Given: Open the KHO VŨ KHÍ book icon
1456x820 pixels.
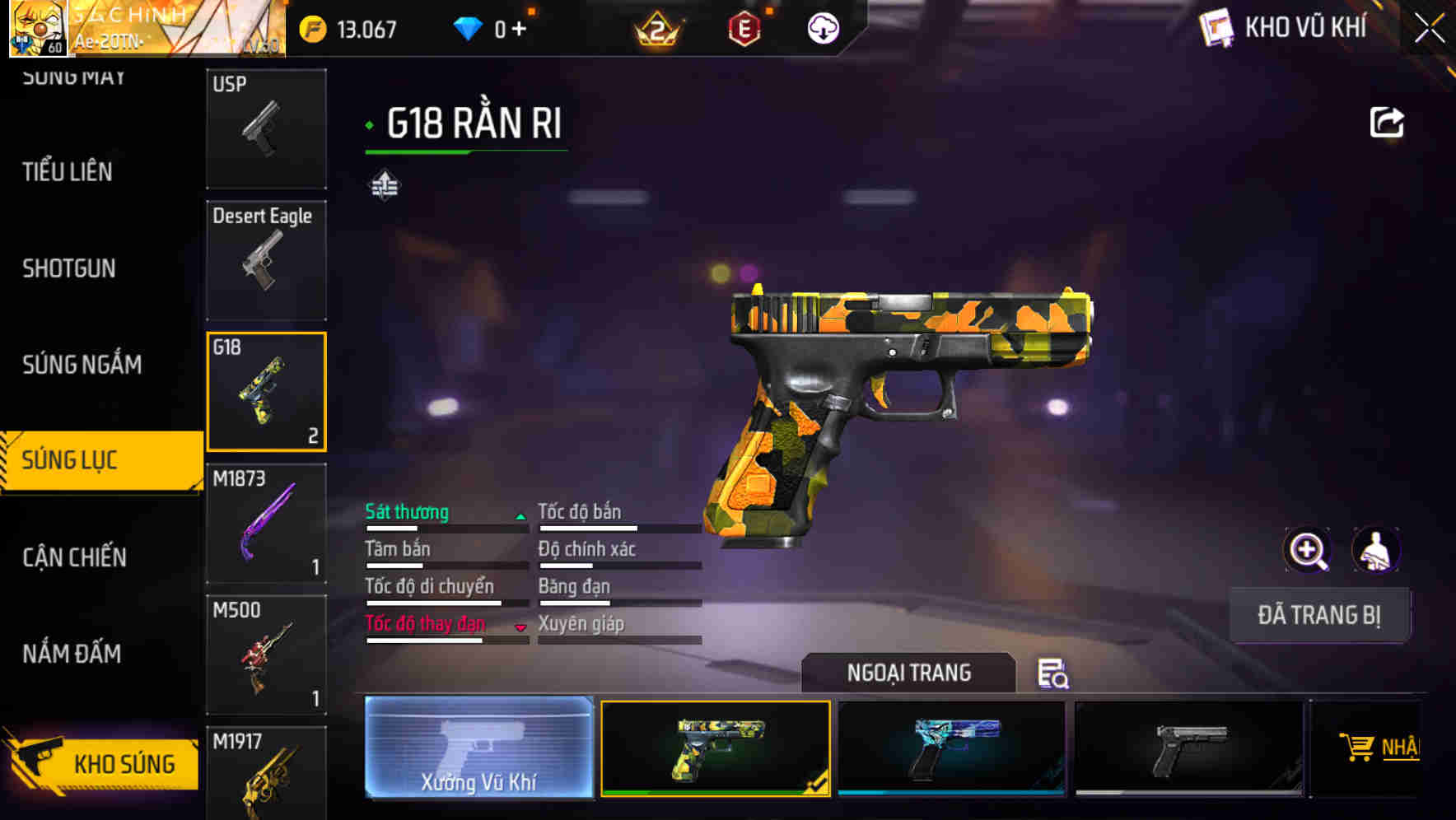Looking at the screenshot, I should [1218, 27].
